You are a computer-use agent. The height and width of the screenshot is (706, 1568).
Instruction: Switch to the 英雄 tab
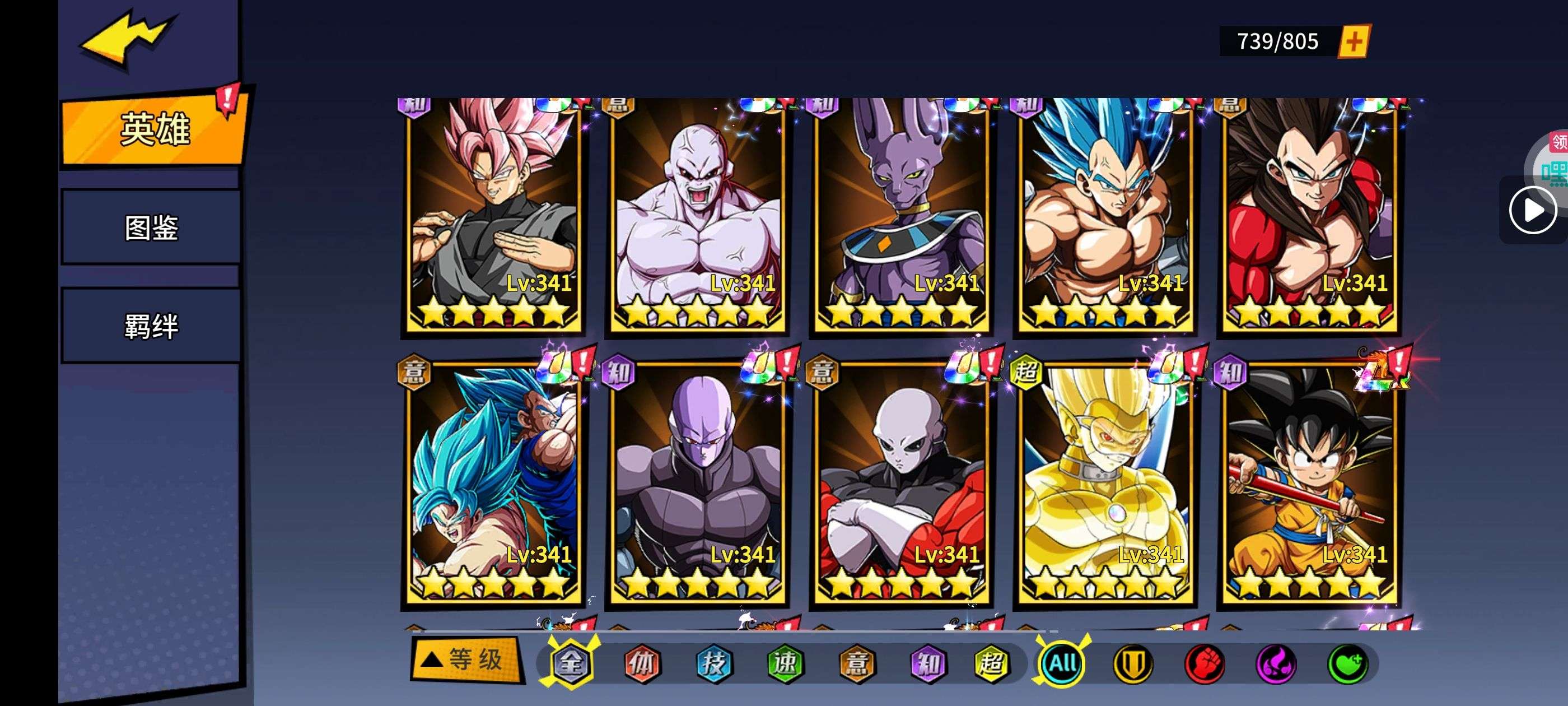(155, 129)
